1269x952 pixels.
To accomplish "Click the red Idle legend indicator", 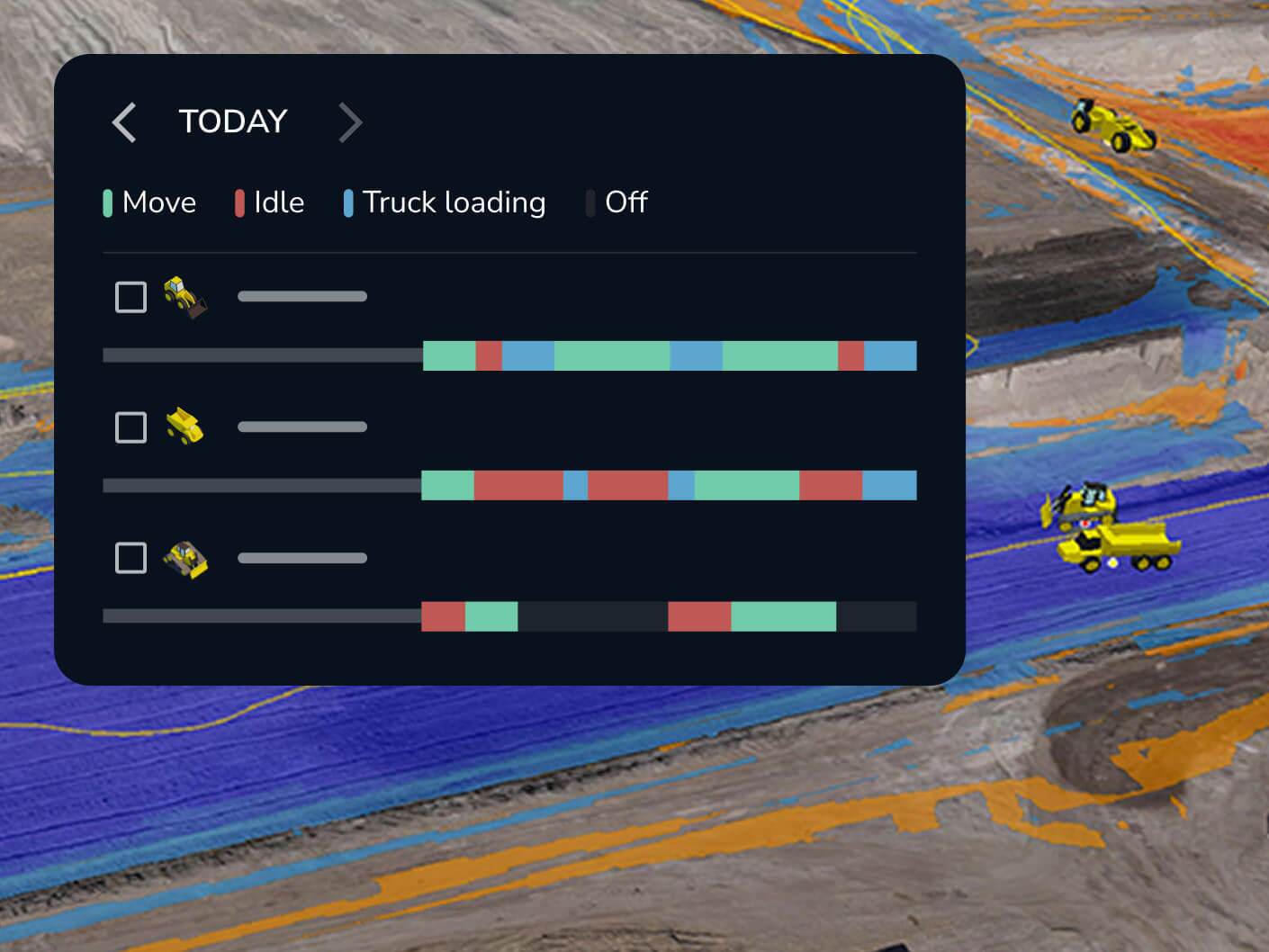I will pyautogui.click(x=238, y=202).
